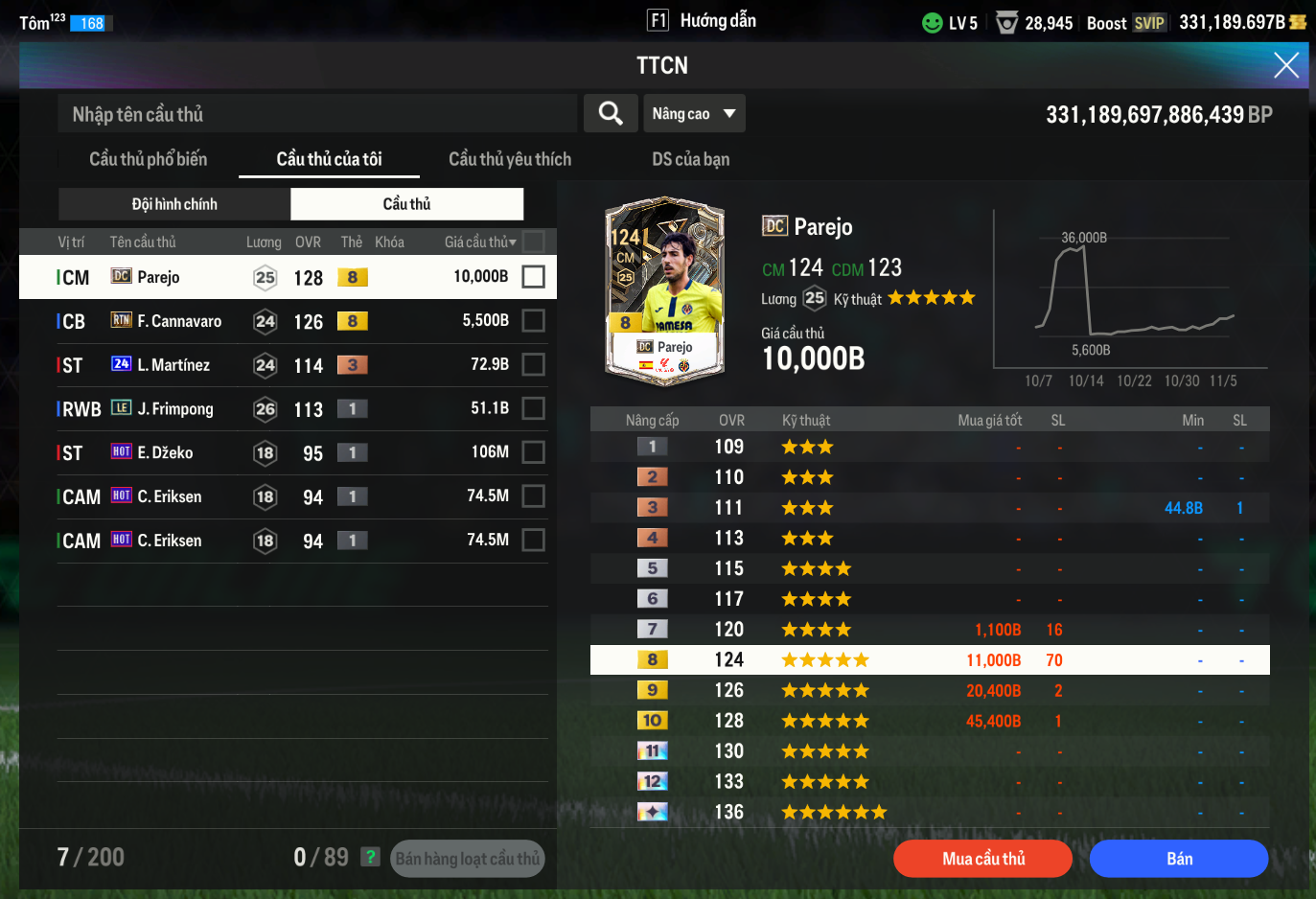Toggle the select-all checkbox in header

tap(534, 242)
